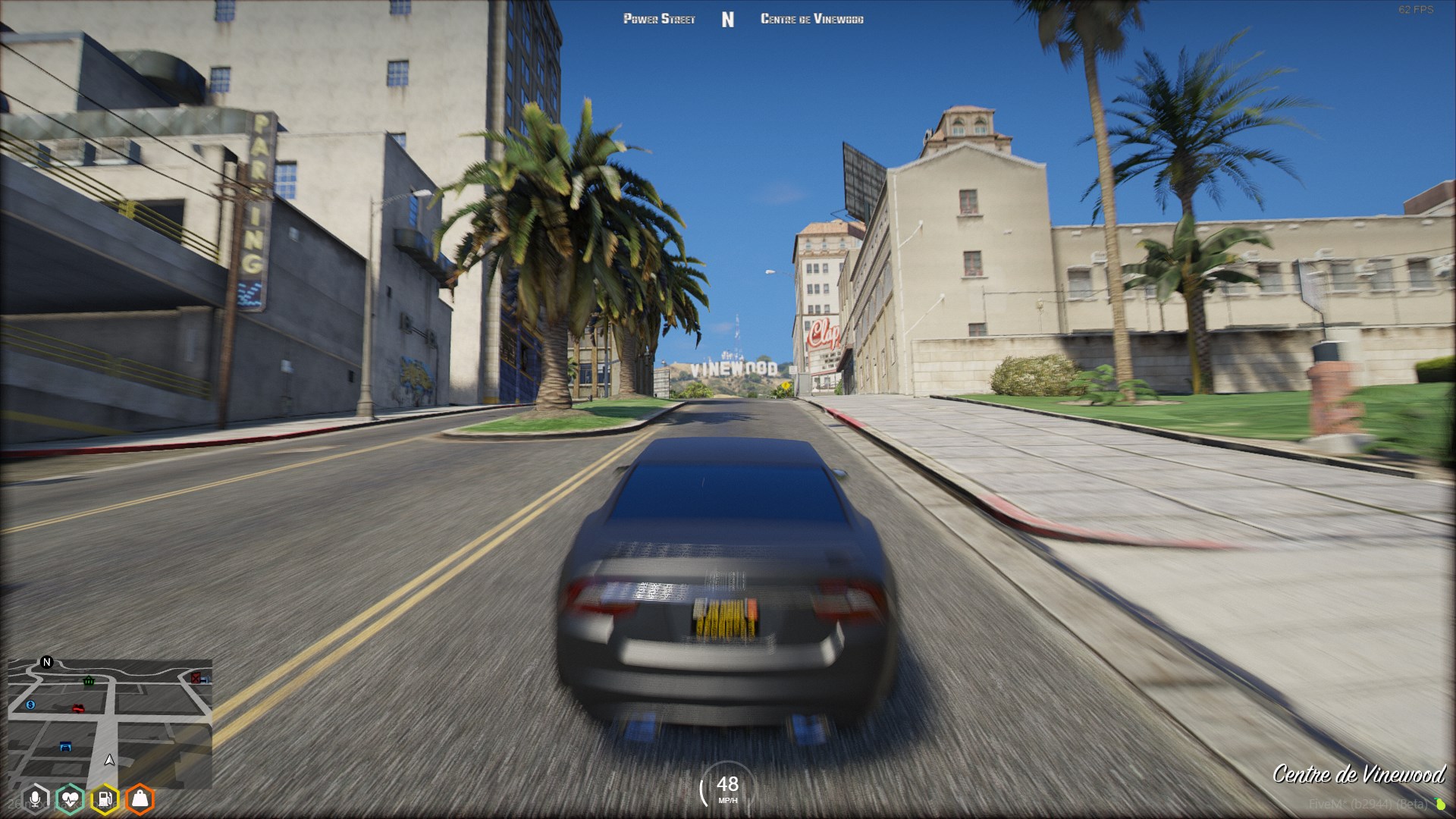Image resolution: width=1456 pixels, height=819 pixels.
Task: Click the white player arrow on minimap
Action: [x=110, y=759]
